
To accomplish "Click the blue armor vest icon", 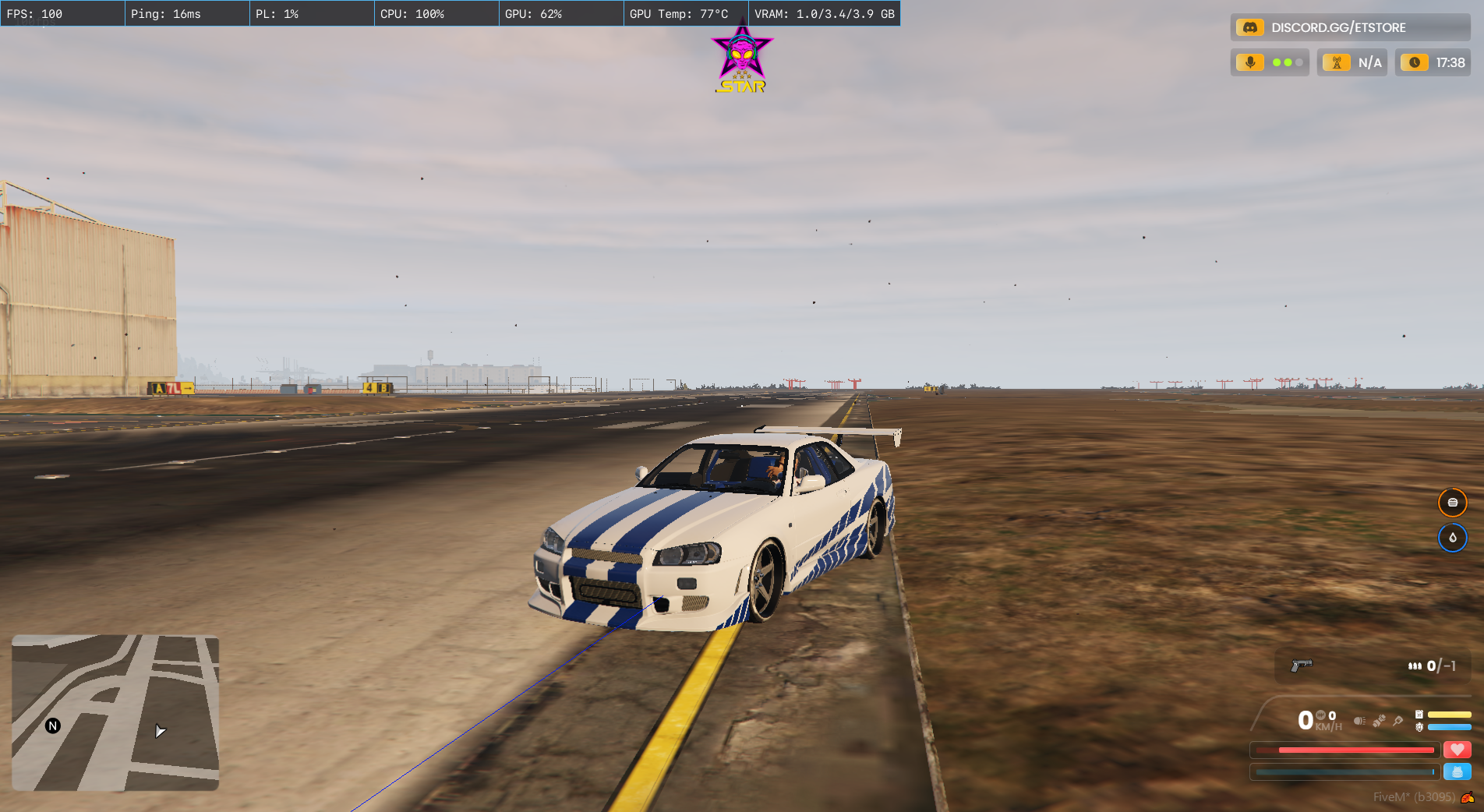I will [x=1457, y=771].
